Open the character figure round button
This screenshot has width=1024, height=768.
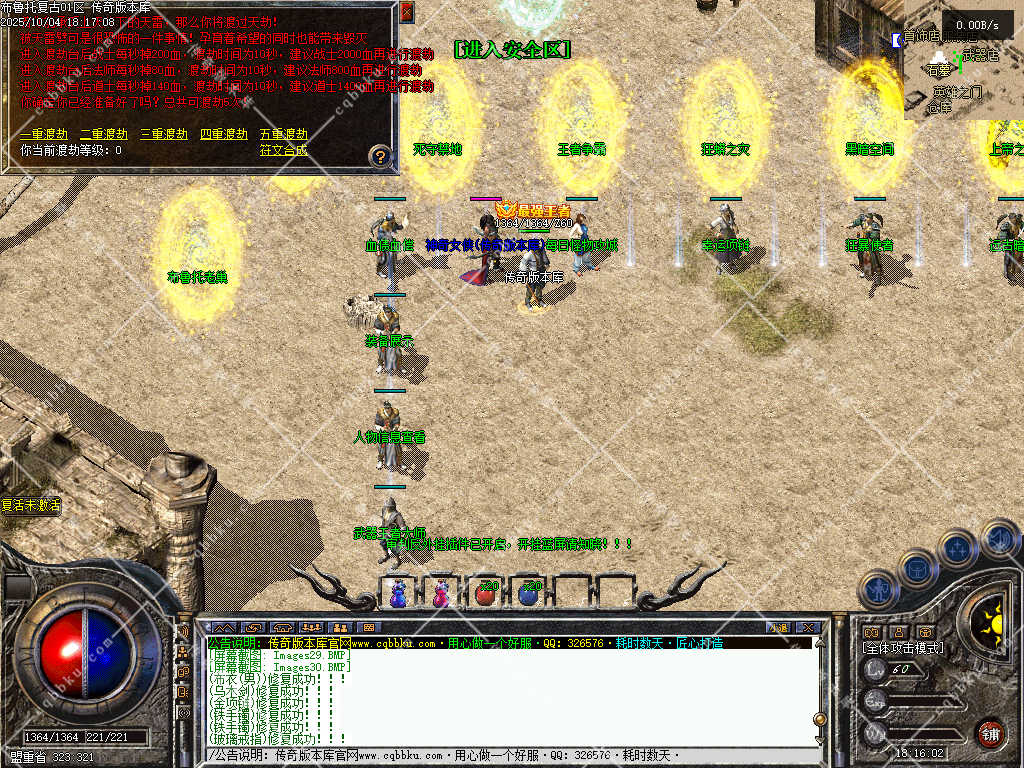tap(877, 589)
